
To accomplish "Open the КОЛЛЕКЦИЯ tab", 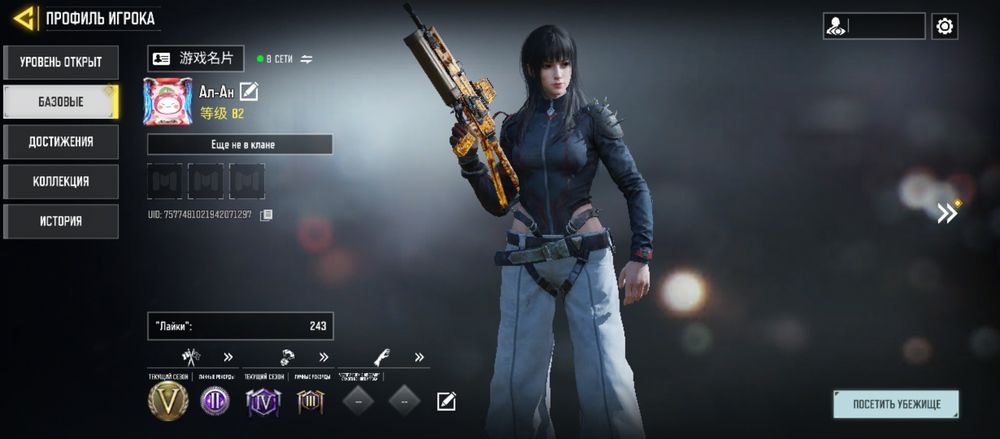I will [x=60, y=182].
